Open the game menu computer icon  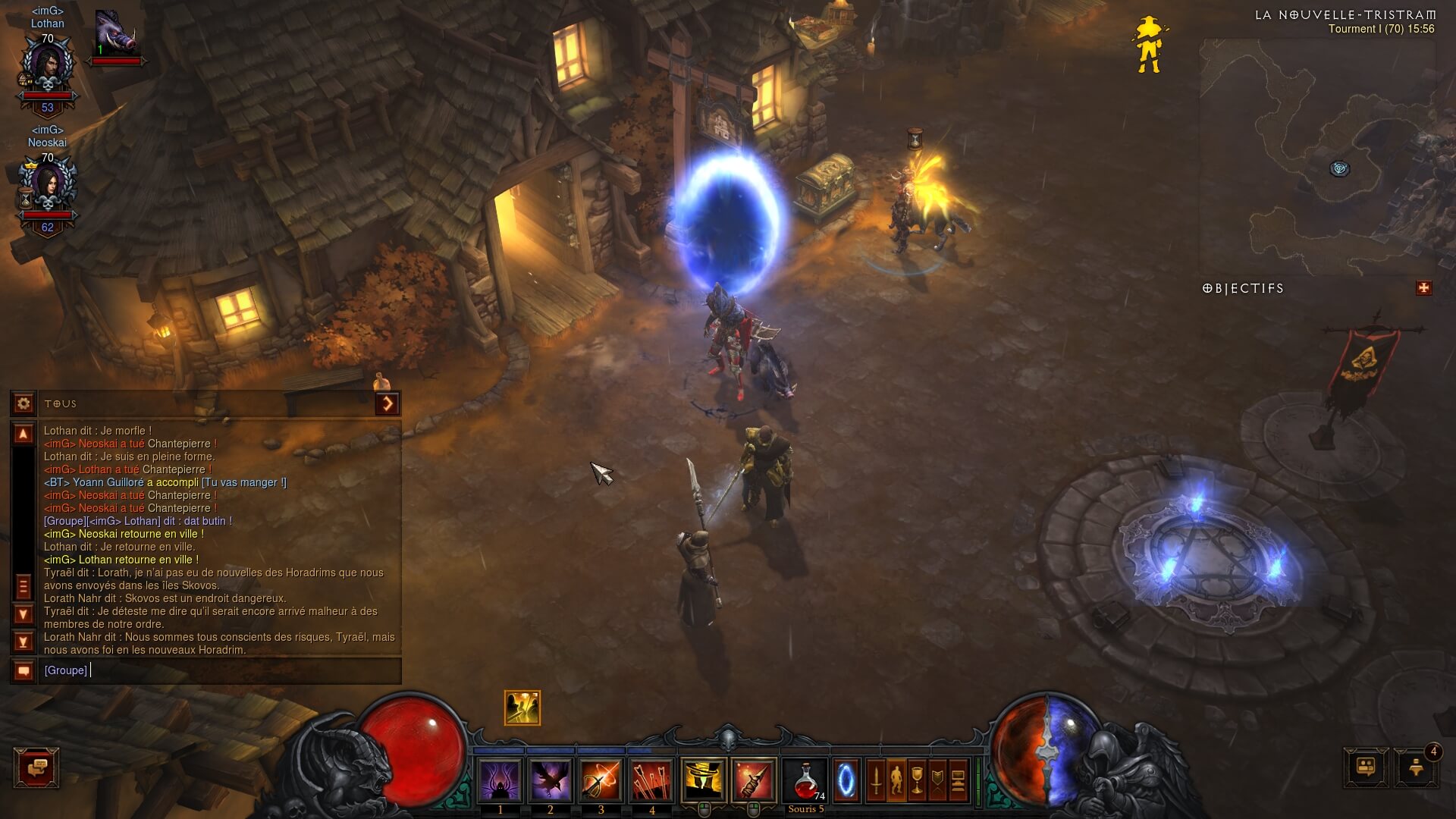[x=959, y=780]
